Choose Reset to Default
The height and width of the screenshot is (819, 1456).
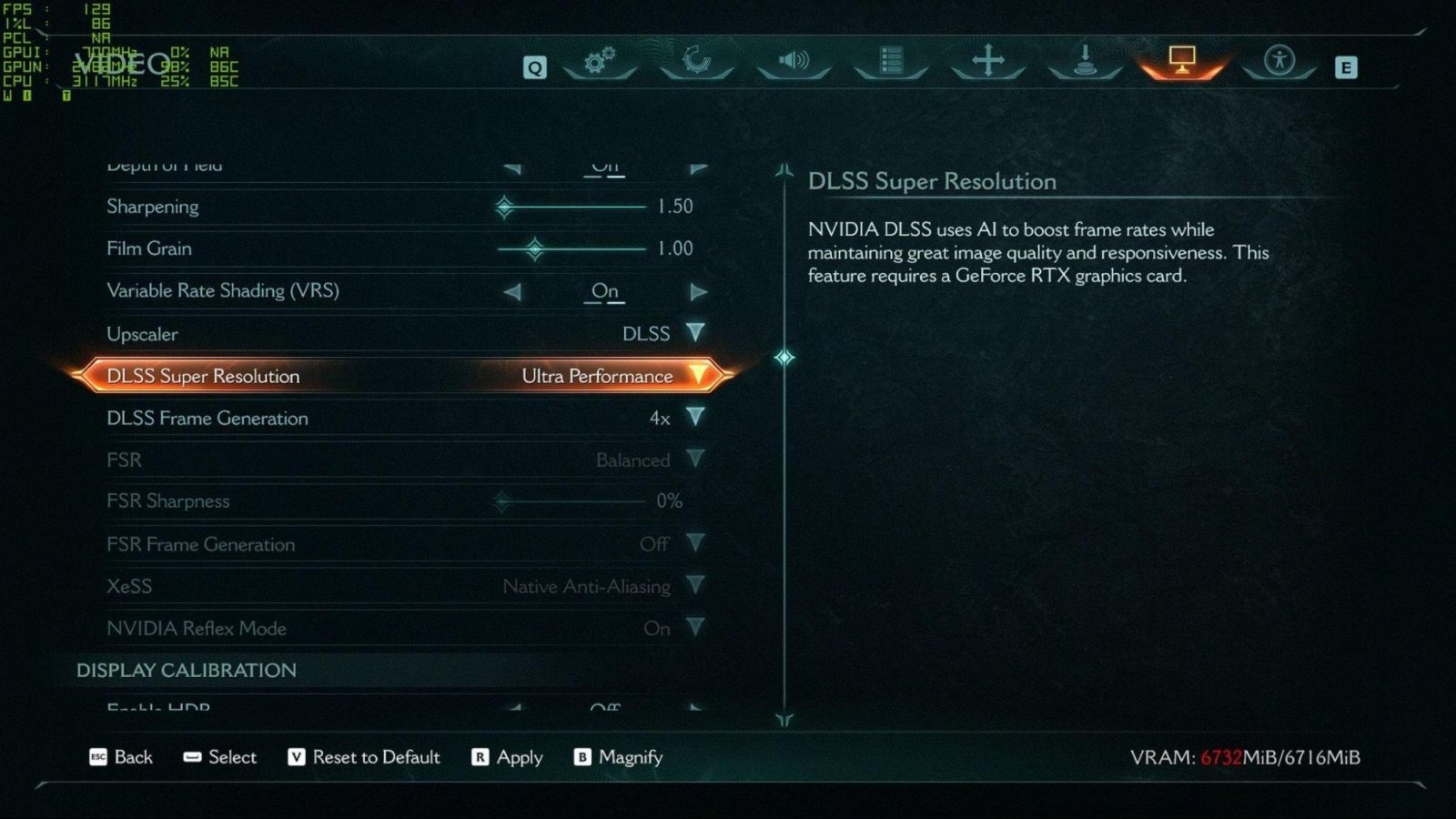coord(364,757)
